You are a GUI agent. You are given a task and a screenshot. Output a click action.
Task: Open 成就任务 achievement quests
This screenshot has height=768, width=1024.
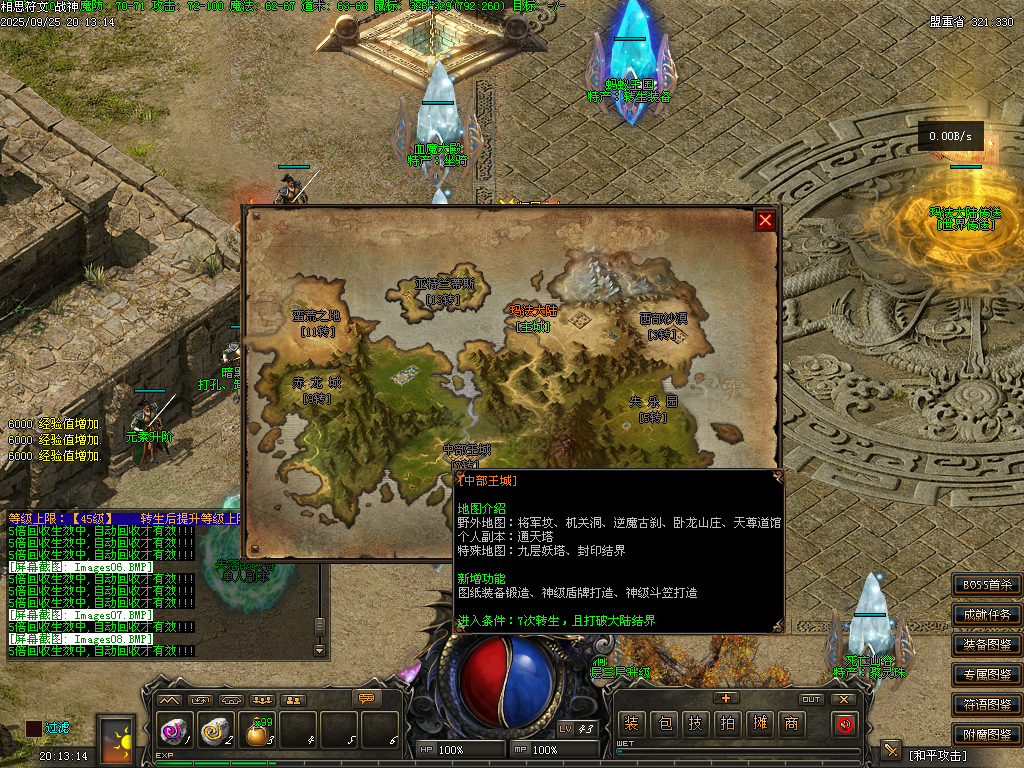[x=987, y=615]
